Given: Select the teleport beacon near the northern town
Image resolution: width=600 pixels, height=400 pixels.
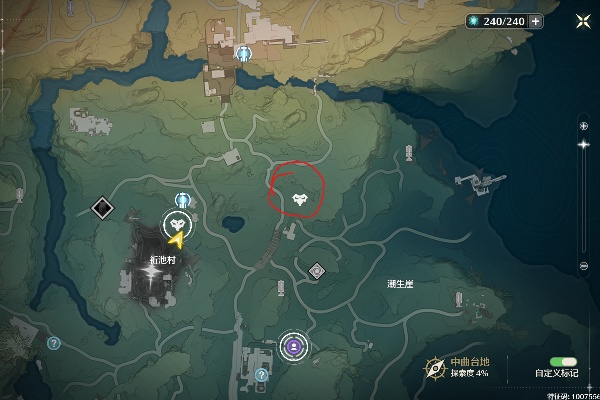Looking at the screenshot, I should point(245,54).
